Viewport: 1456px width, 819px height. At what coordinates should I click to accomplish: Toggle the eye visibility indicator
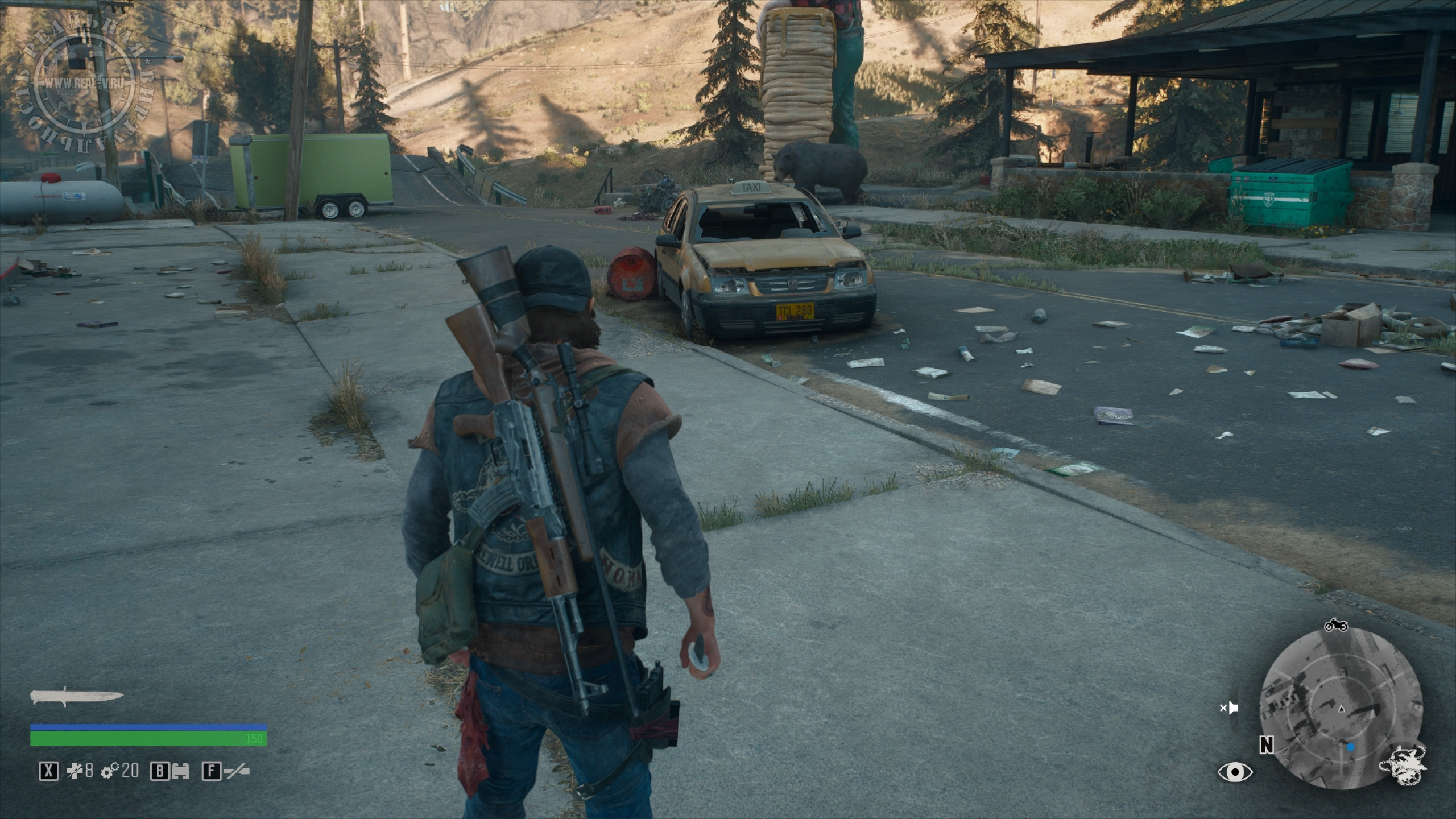coord(1235,772)
